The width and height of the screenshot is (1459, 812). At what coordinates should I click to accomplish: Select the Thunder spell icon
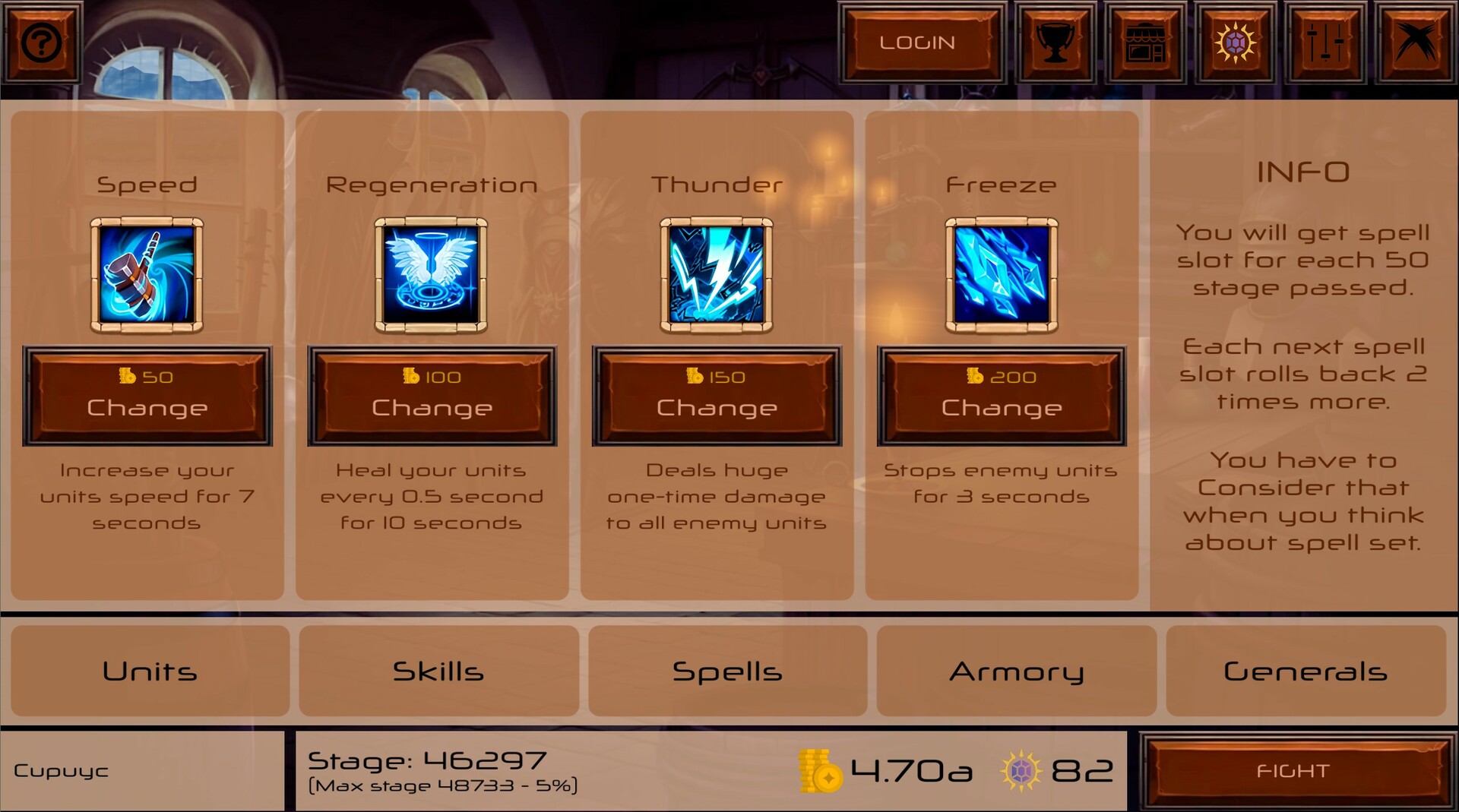(716, 275)
